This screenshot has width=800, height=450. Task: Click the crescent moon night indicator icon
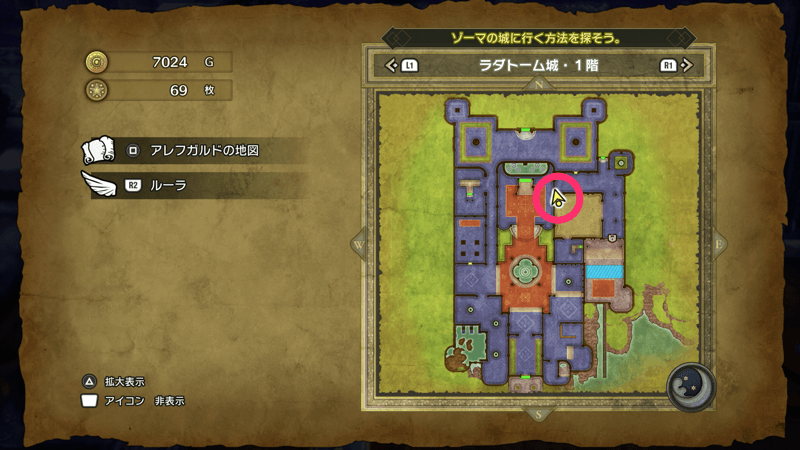point(689,387)
